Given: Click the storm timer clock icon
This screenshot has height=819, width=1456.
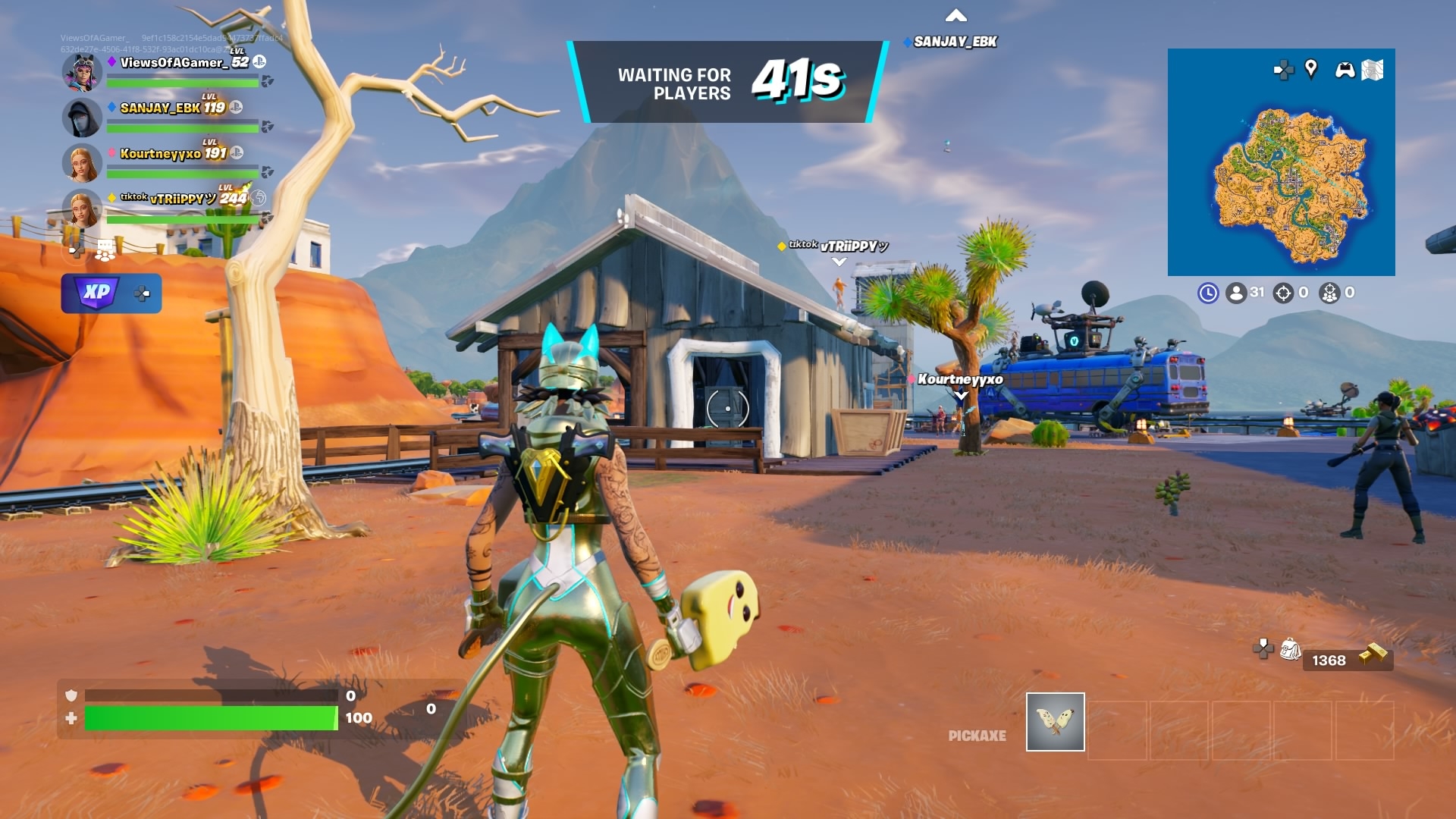Looking at the screenshot, I should (1208, 293).
